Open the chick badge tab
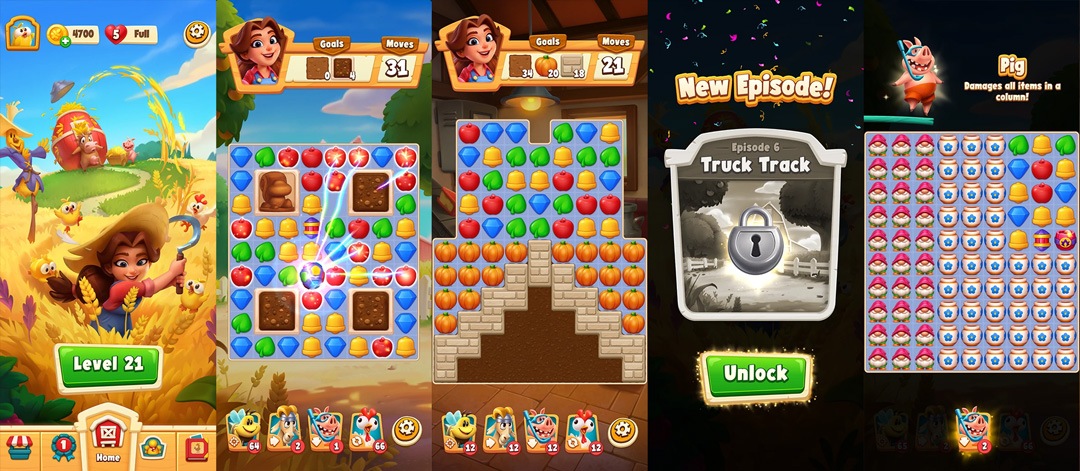1080x471 pixels. tap(152, 445)
